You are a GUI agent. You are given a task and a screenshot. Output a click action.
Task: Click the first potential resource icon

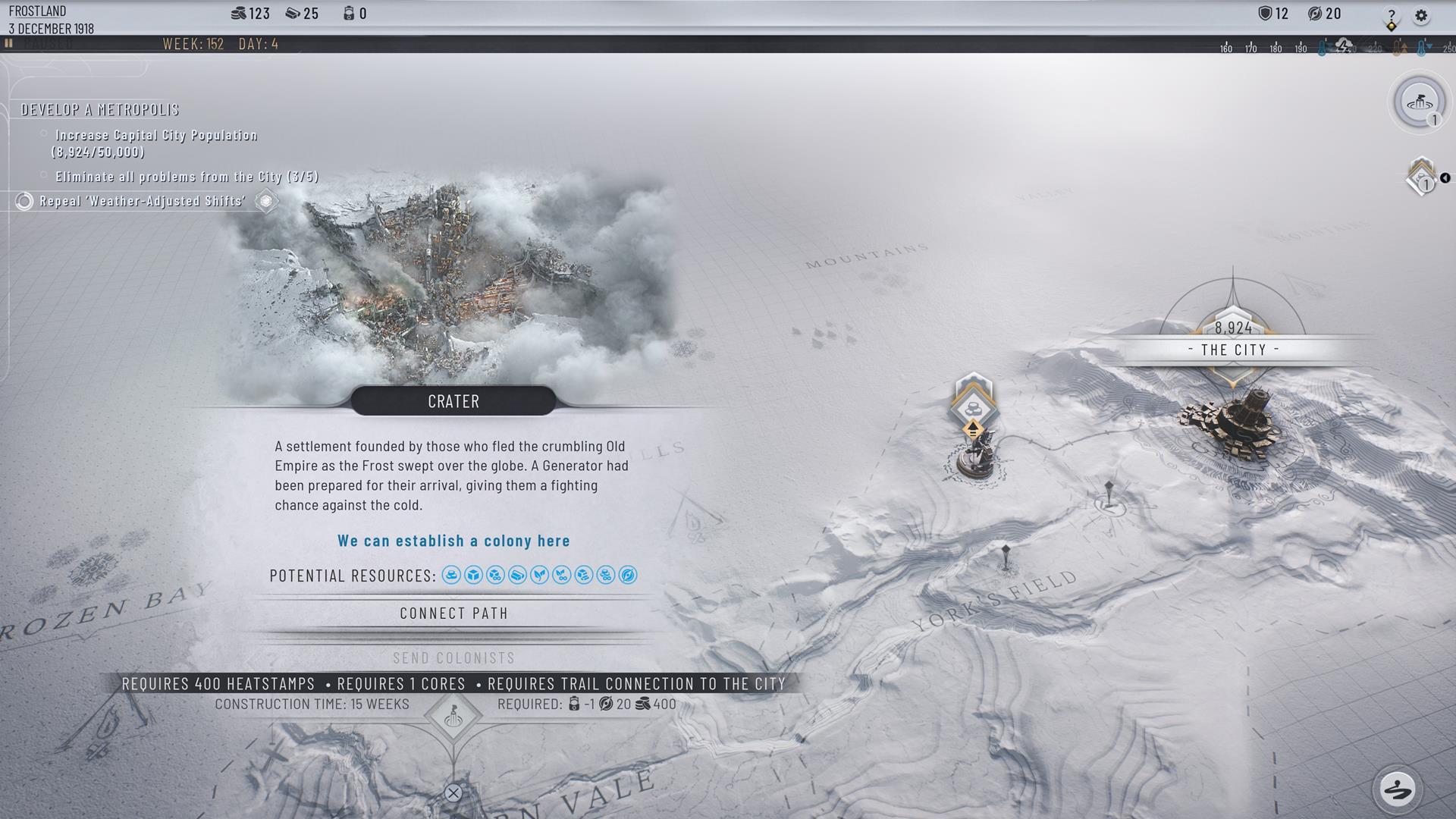[451, 576]
